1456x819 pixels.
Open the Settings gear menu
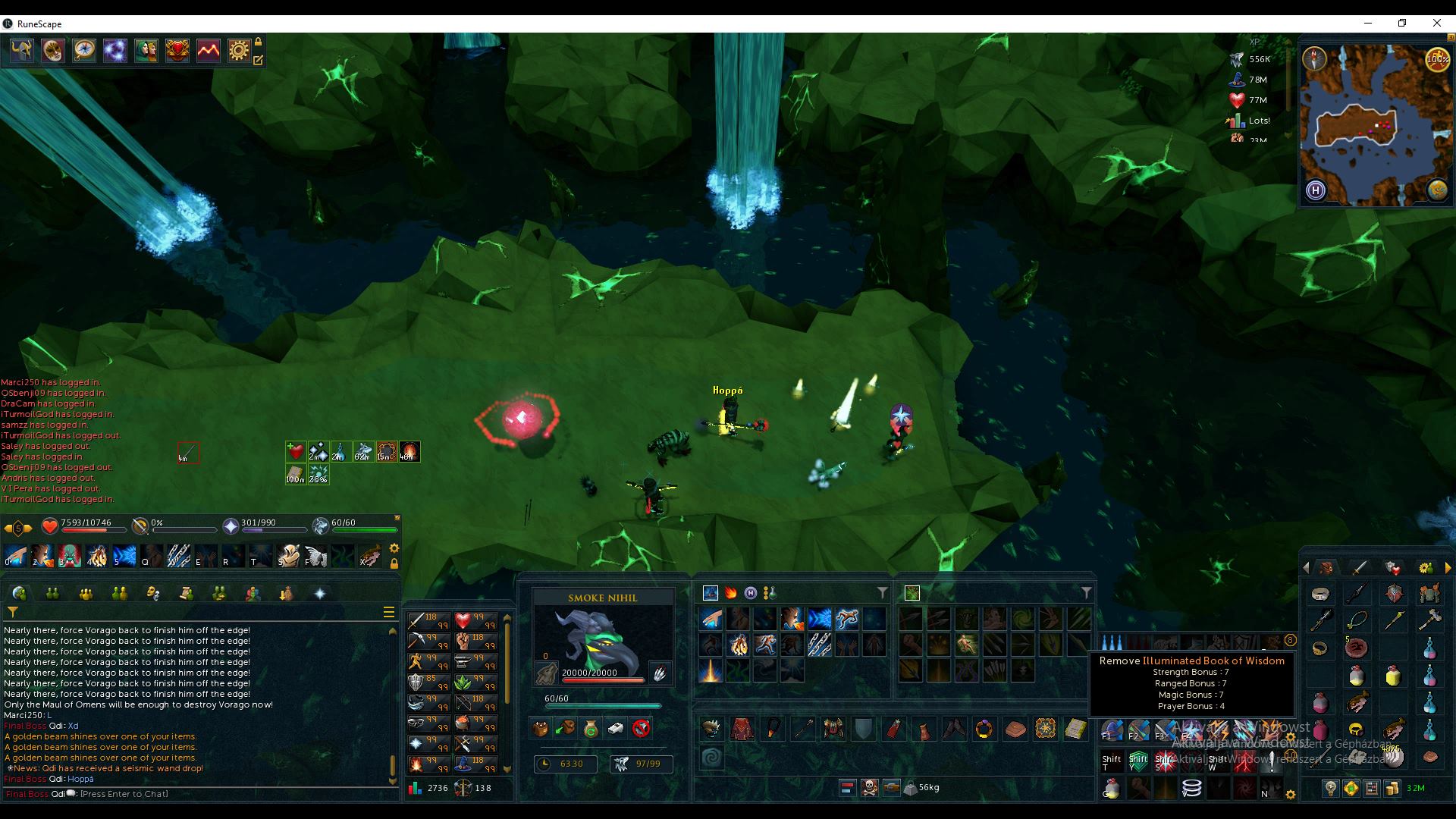(239, 51)
